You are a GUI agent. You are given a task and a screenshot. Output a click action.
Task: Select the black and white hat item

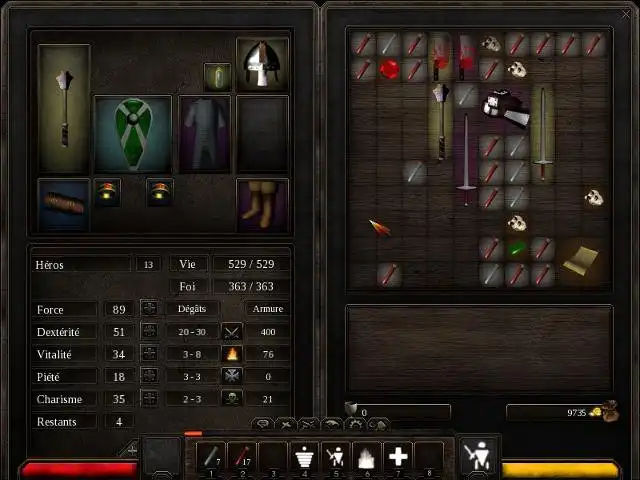[504, 108]
